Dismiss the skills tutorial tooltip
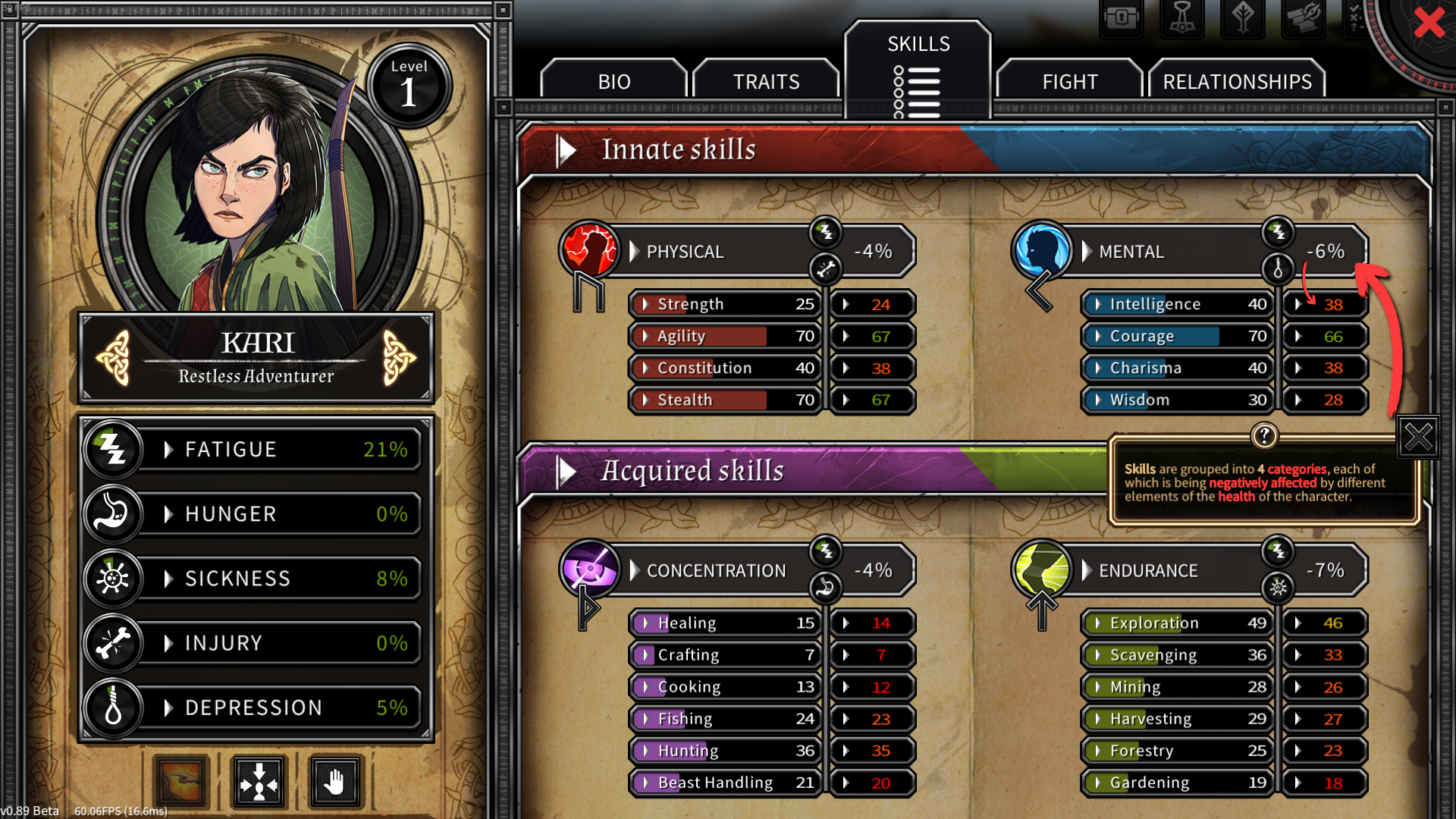This screenshot has width=1456, height=819. click(x=1418, y=437)
